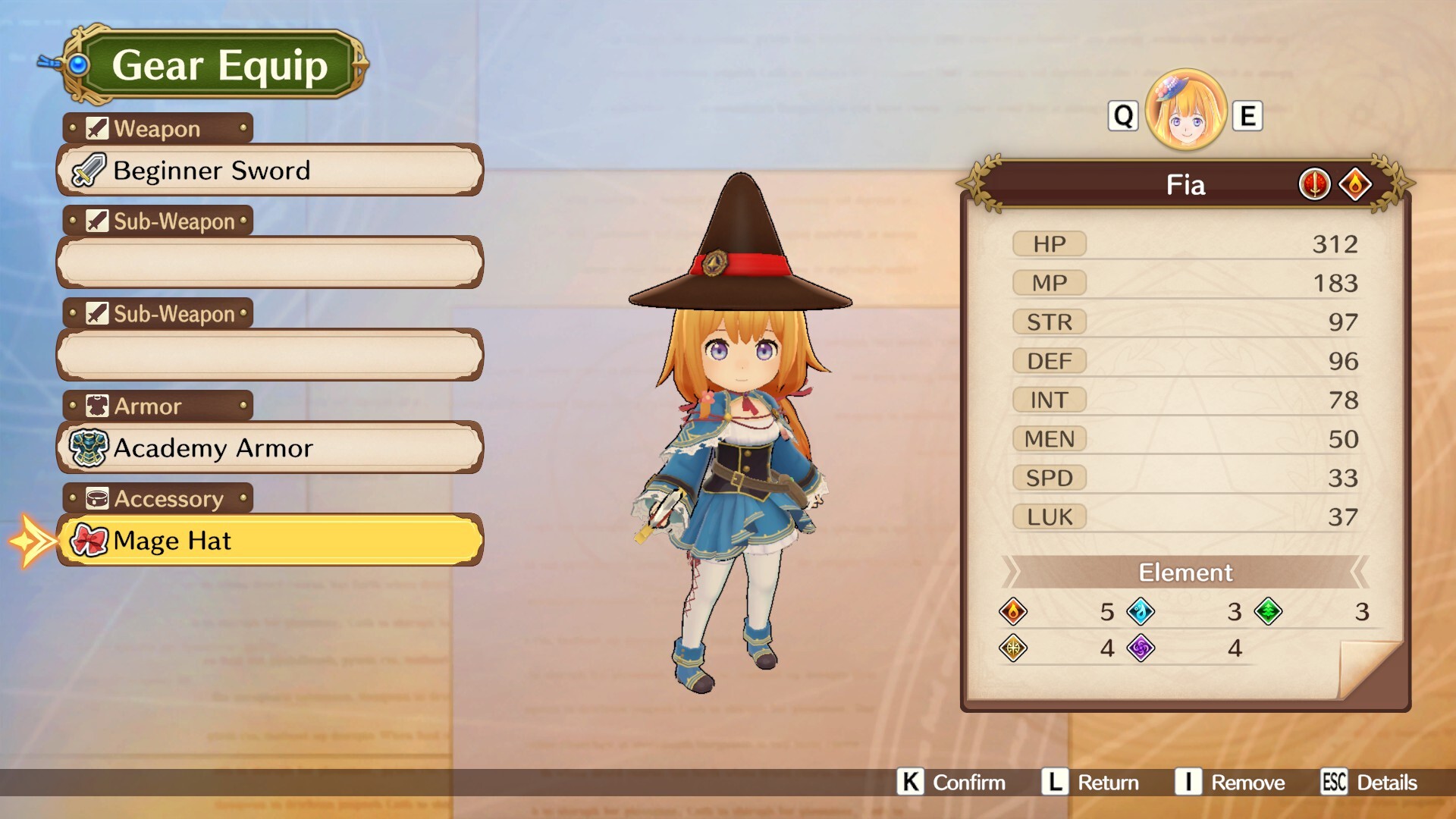1456x819 pixels.
Task: Click the orange flame diamond next to Fia
Action: (1355, 184)
